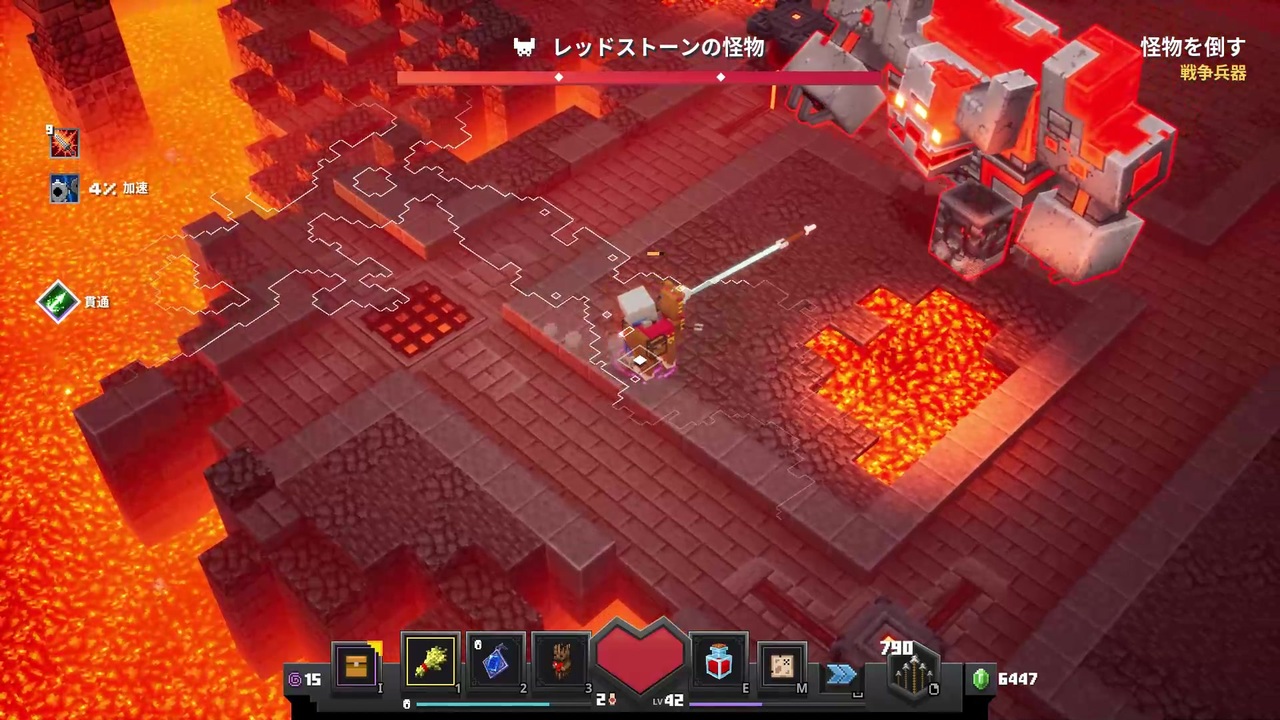Click the emerald icon next to 6447

[980, 679]
